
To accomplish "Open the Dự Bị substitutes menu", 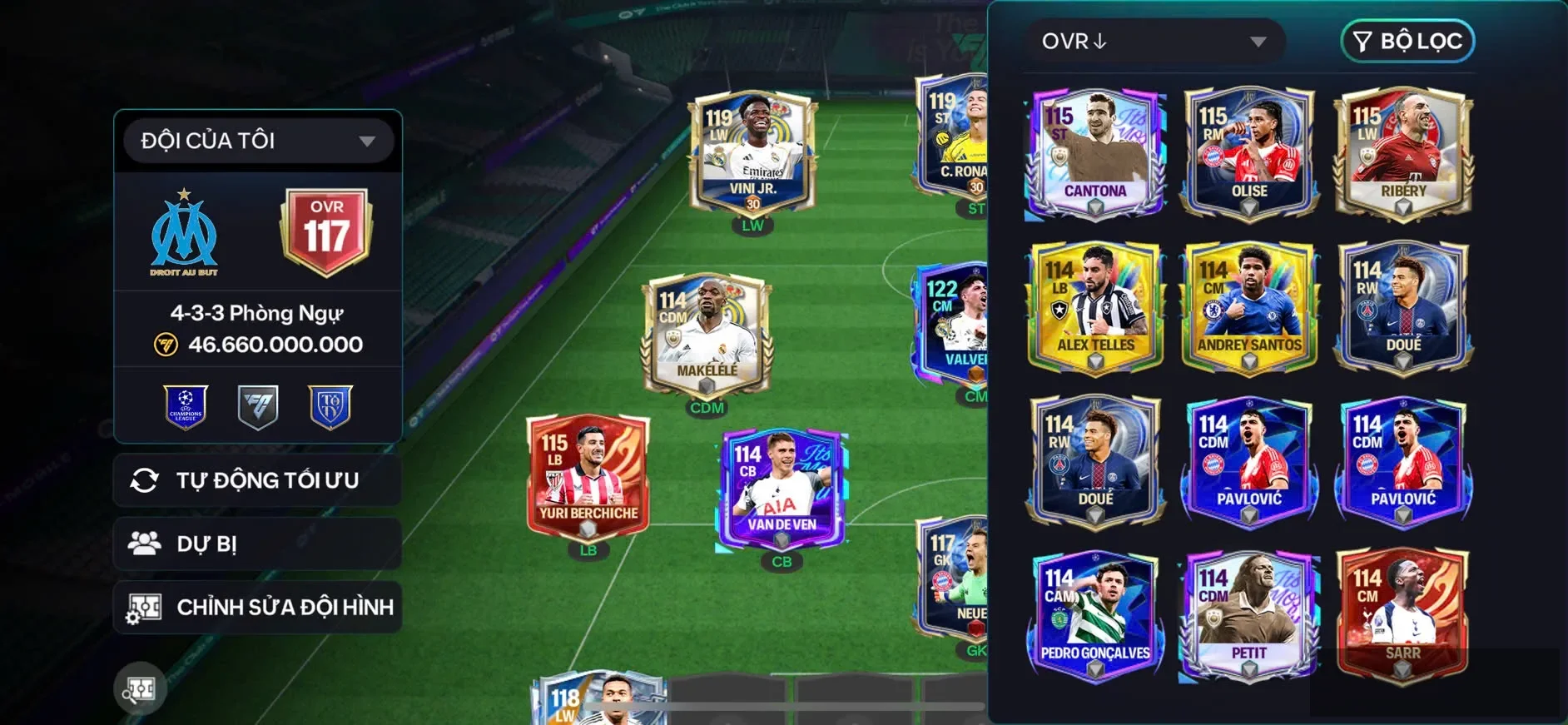I will pyautogui.click(x=257, y=544).
